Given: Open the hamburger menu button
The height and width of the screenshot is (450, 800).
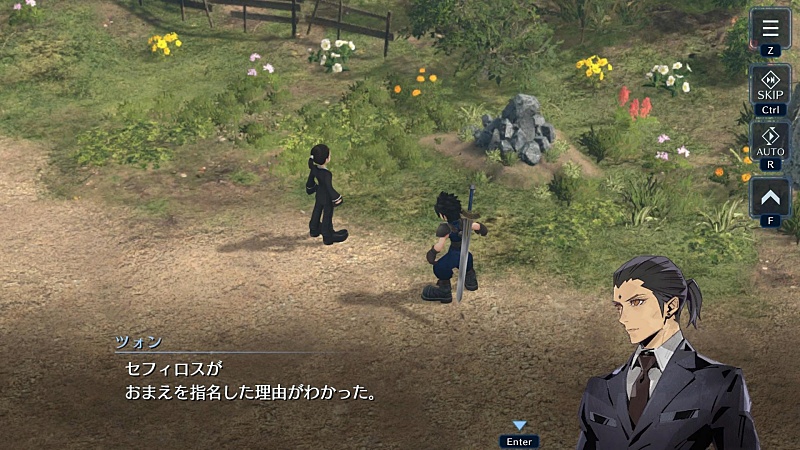Looking at the screenshot, I should [x=769, y=28].
